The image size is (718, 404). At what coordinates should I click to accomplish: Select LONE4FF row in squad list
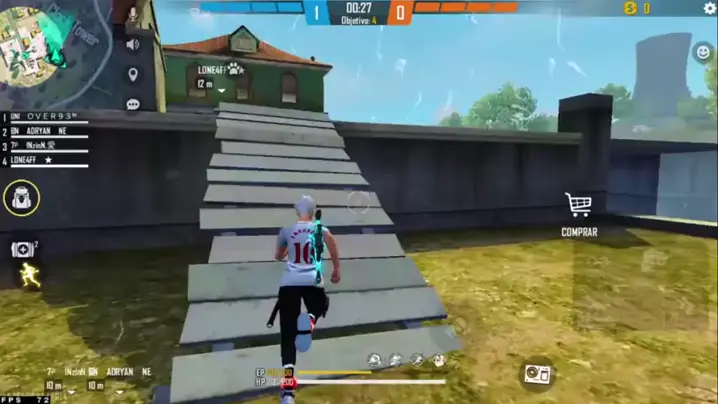click(47, 160)
